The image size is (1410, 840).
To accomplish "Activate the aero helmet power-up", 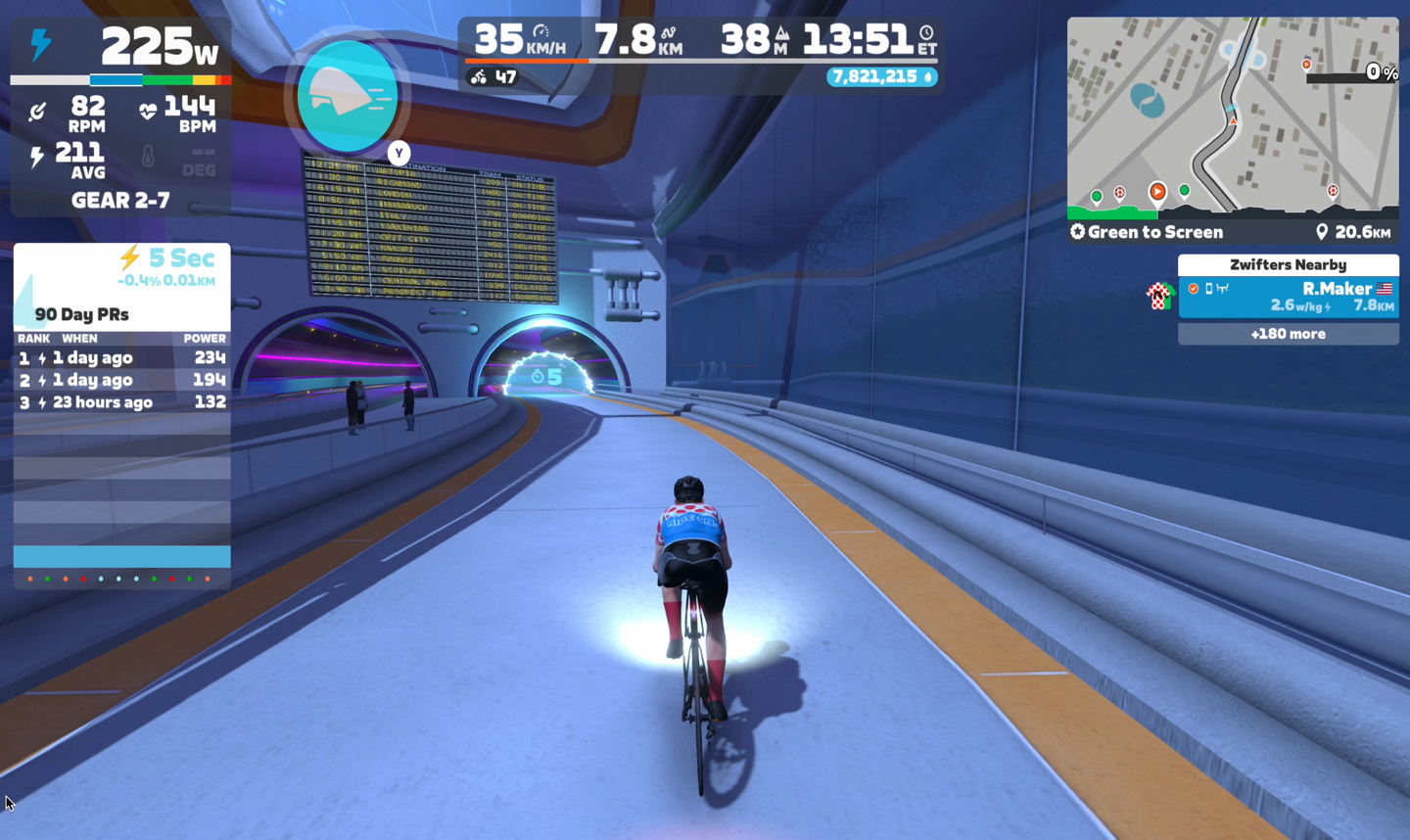I will [348, 97].
